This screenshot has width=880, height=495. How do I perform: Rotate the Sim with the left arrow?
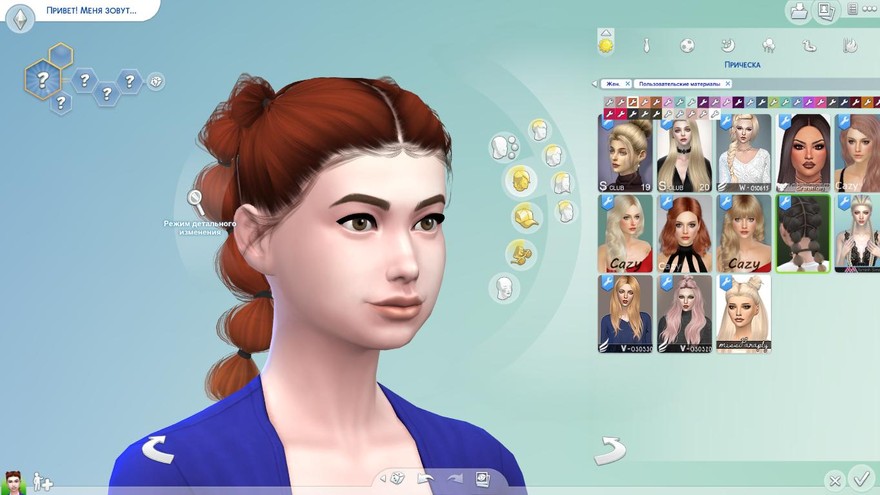coord(157,450)
